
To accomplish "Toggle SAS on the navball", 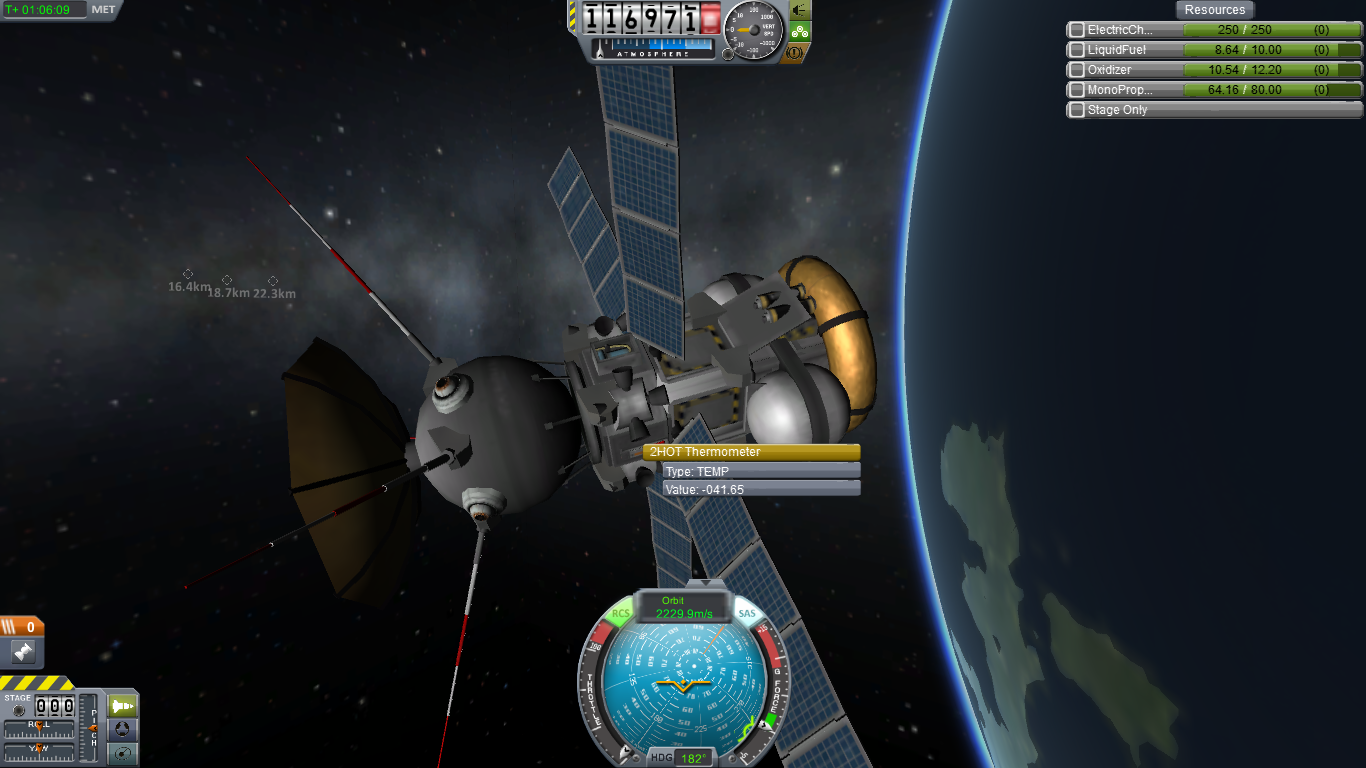I will coord(746,613).
